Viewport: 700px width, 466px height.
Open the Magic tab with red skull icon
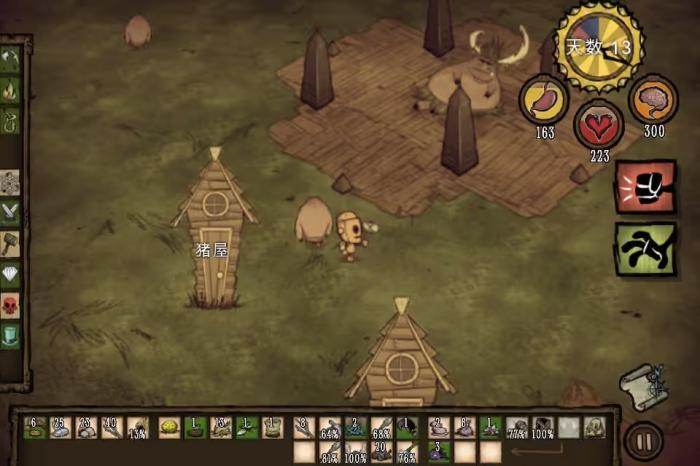[x=10, y=304]
